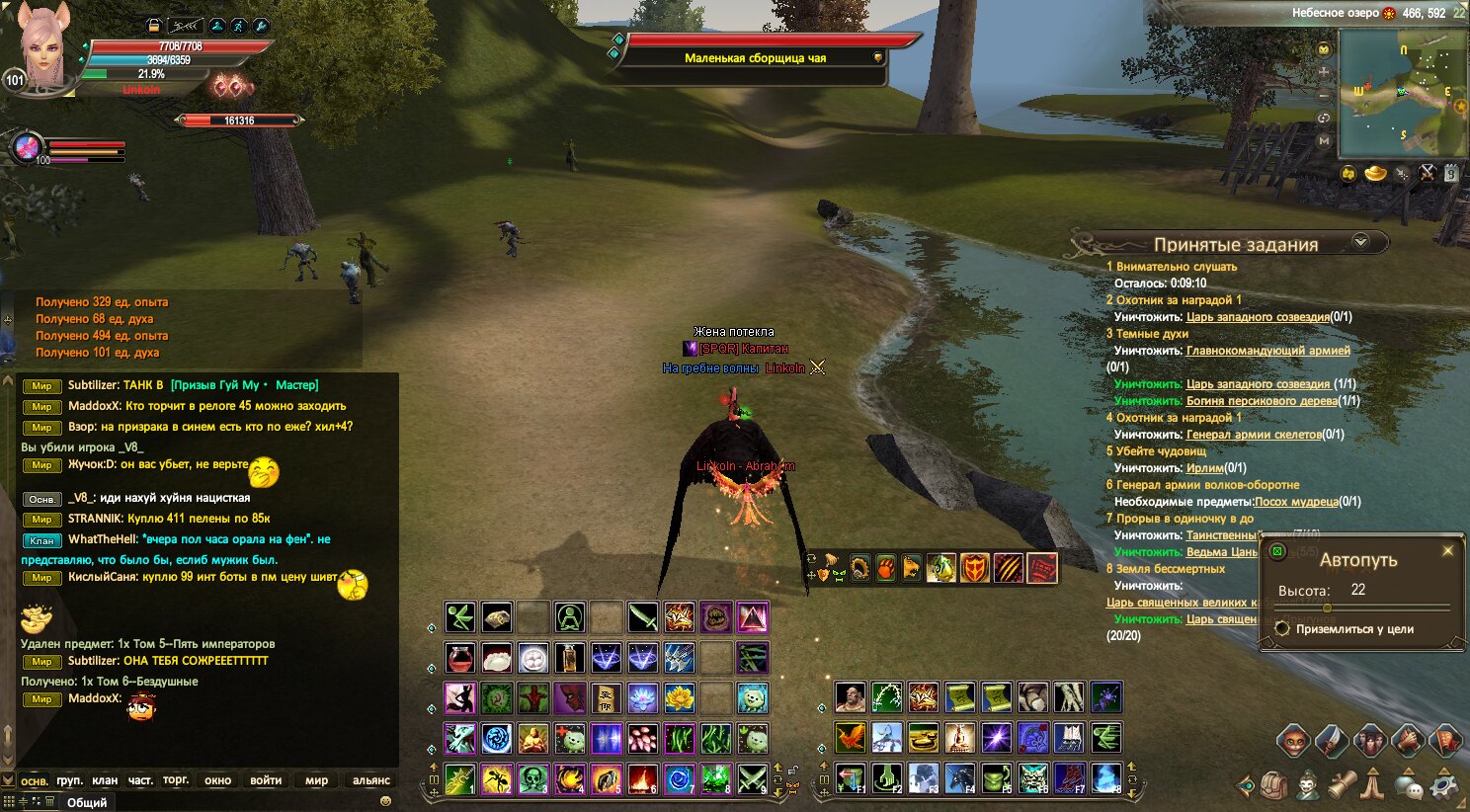Open the inventory bag icon
Screen dimensions: 1470x812
click(1273, 786)
